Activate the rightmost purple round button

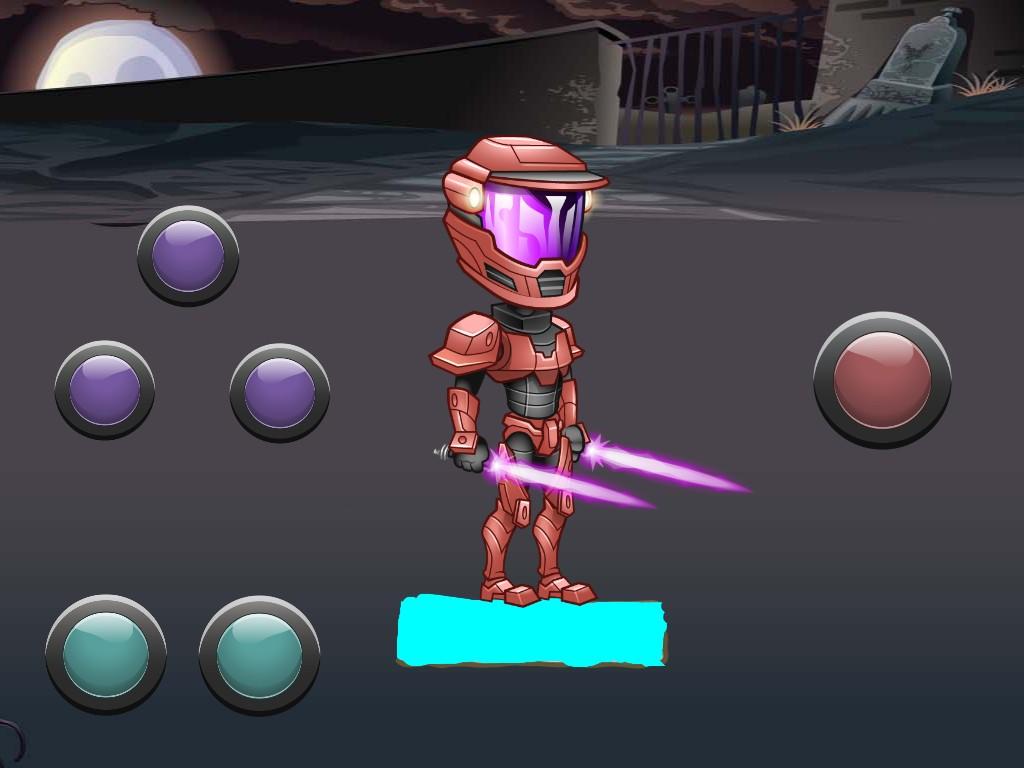coord(279,391)
